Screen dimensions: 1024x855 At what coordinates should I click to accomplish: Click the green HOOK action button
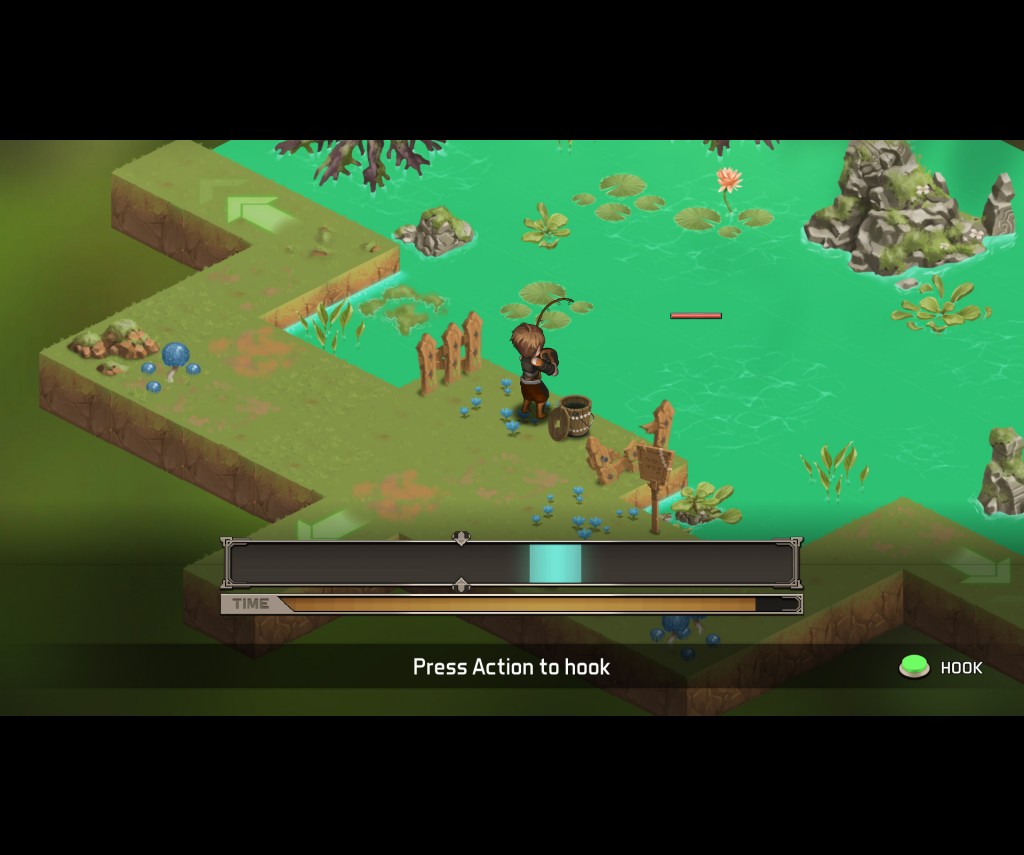pyautogui.click(x=914, y=667)
